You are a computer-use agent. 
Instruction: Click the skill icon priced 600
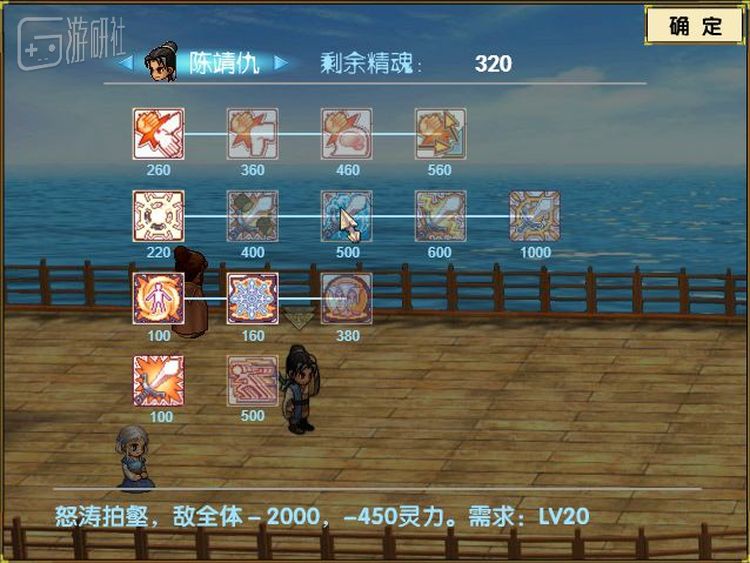[441, 216]
